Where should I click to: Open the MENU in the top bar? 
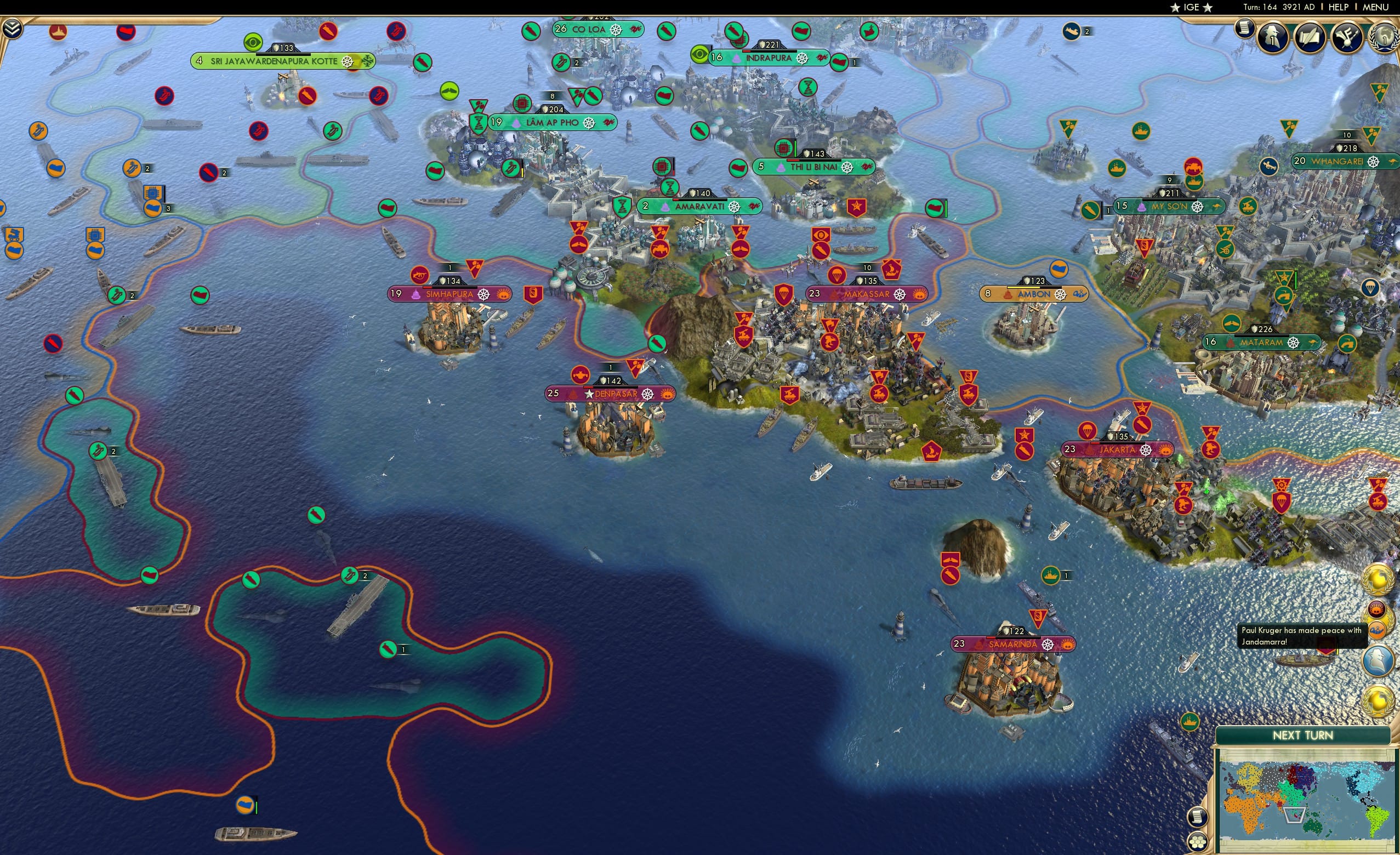click(x=1375, y=7)
